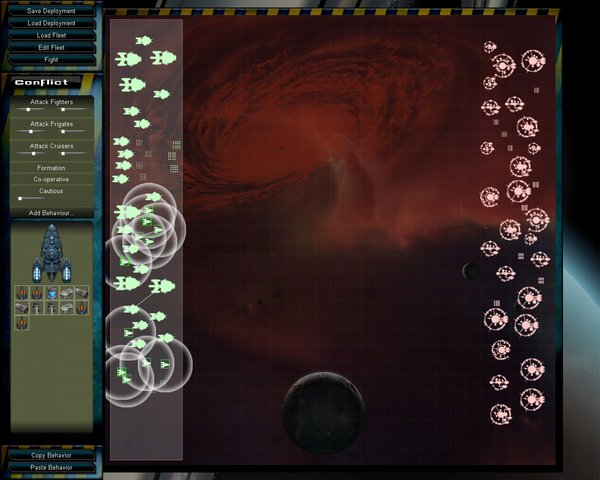Screen dimensions: 600x480
Task: Select the Formation order
Action: click(x=51, y=168)
